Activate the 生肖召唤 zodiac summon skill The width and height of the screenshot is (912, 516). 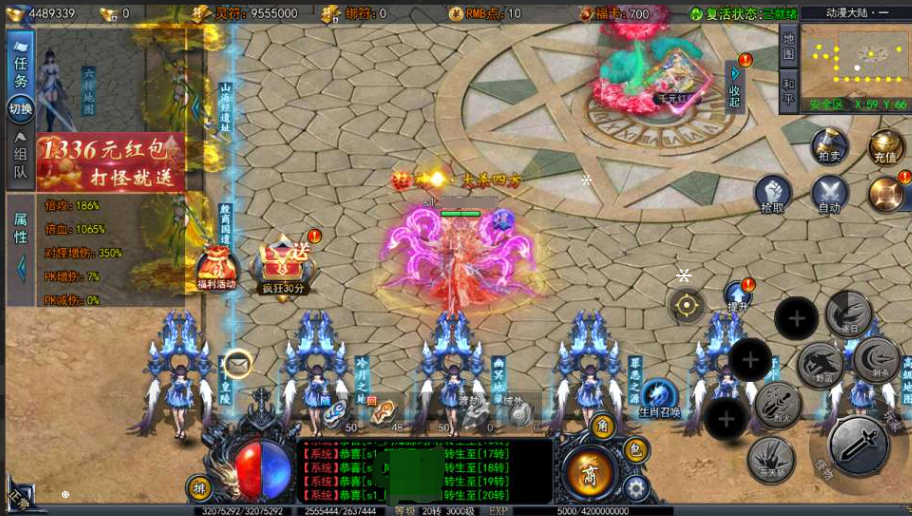(659, 397)
